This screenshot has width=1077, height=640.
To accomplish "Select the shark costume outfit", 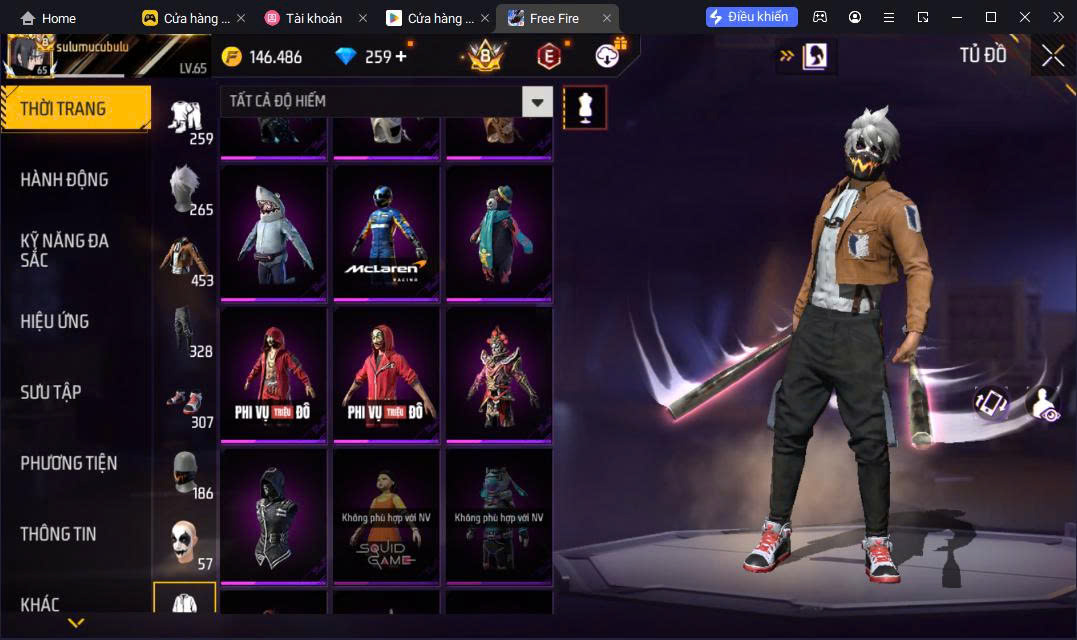I will point(273,232).
